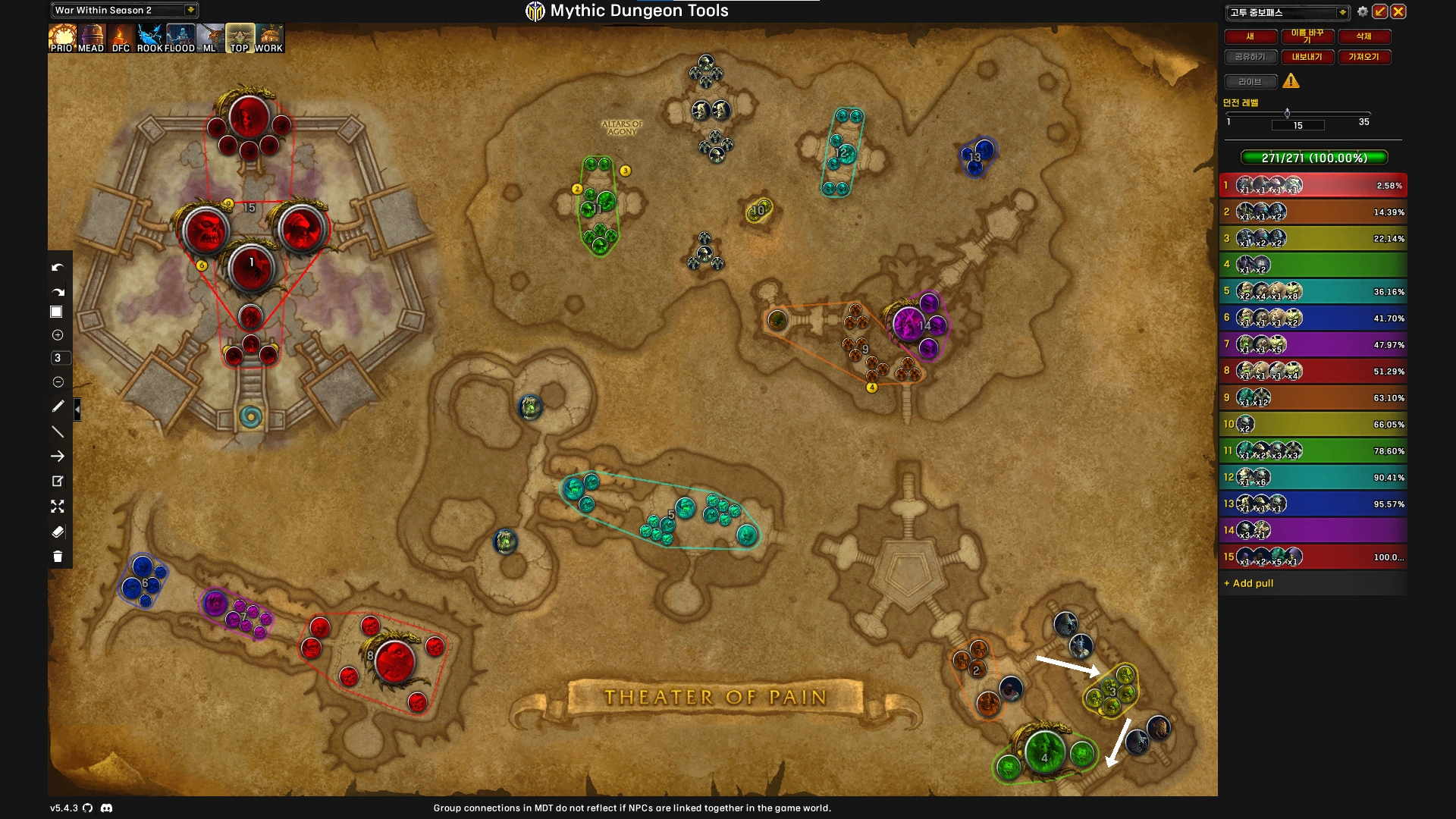This screenshot has height=819, width=1456.
Task: Switch to the MEAD dungeon
Action: pyautogui.click(x=91, y=38)
